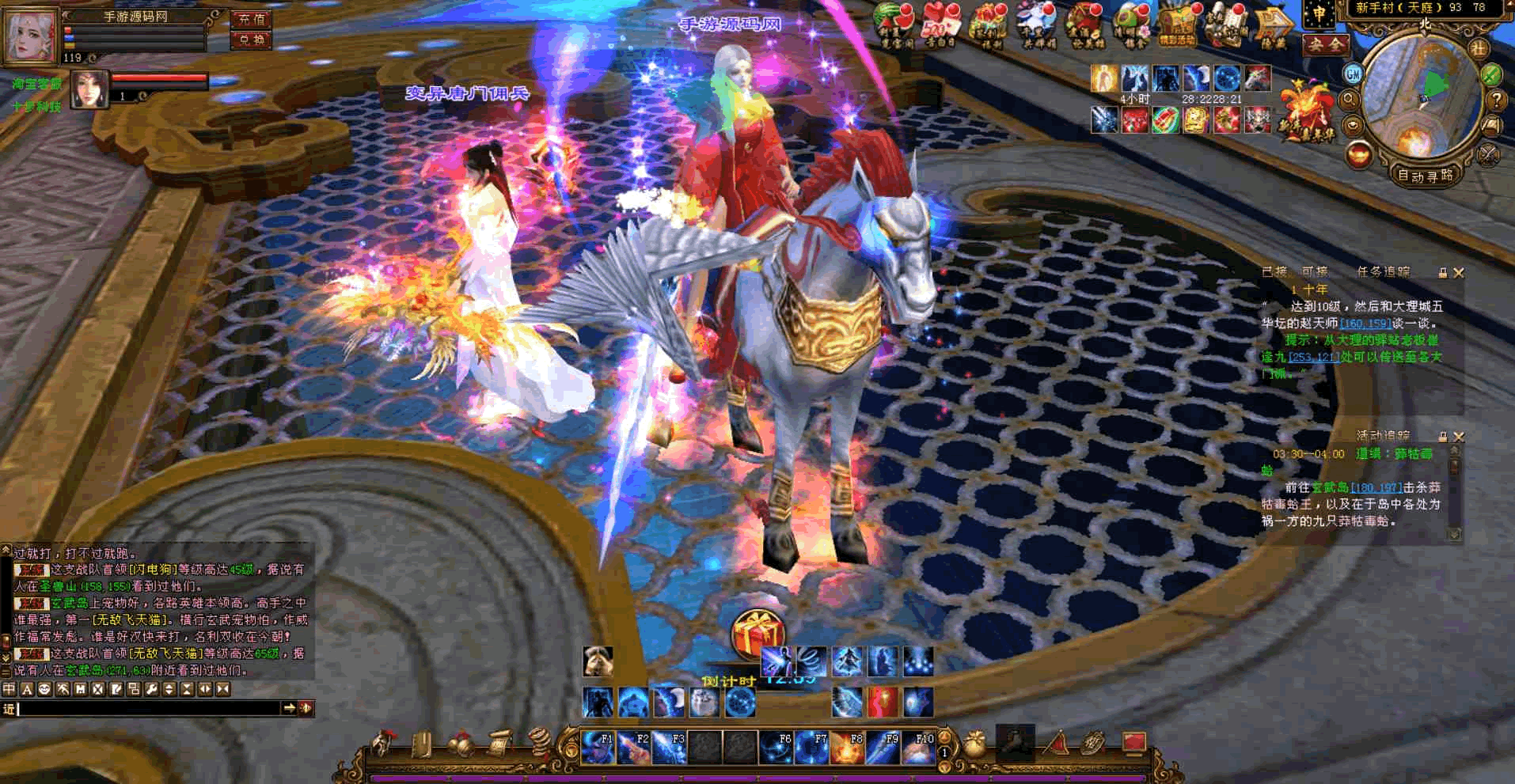Select the dark-haired pet portrait
Viewport: 1515px width, 784px height.
89,89
